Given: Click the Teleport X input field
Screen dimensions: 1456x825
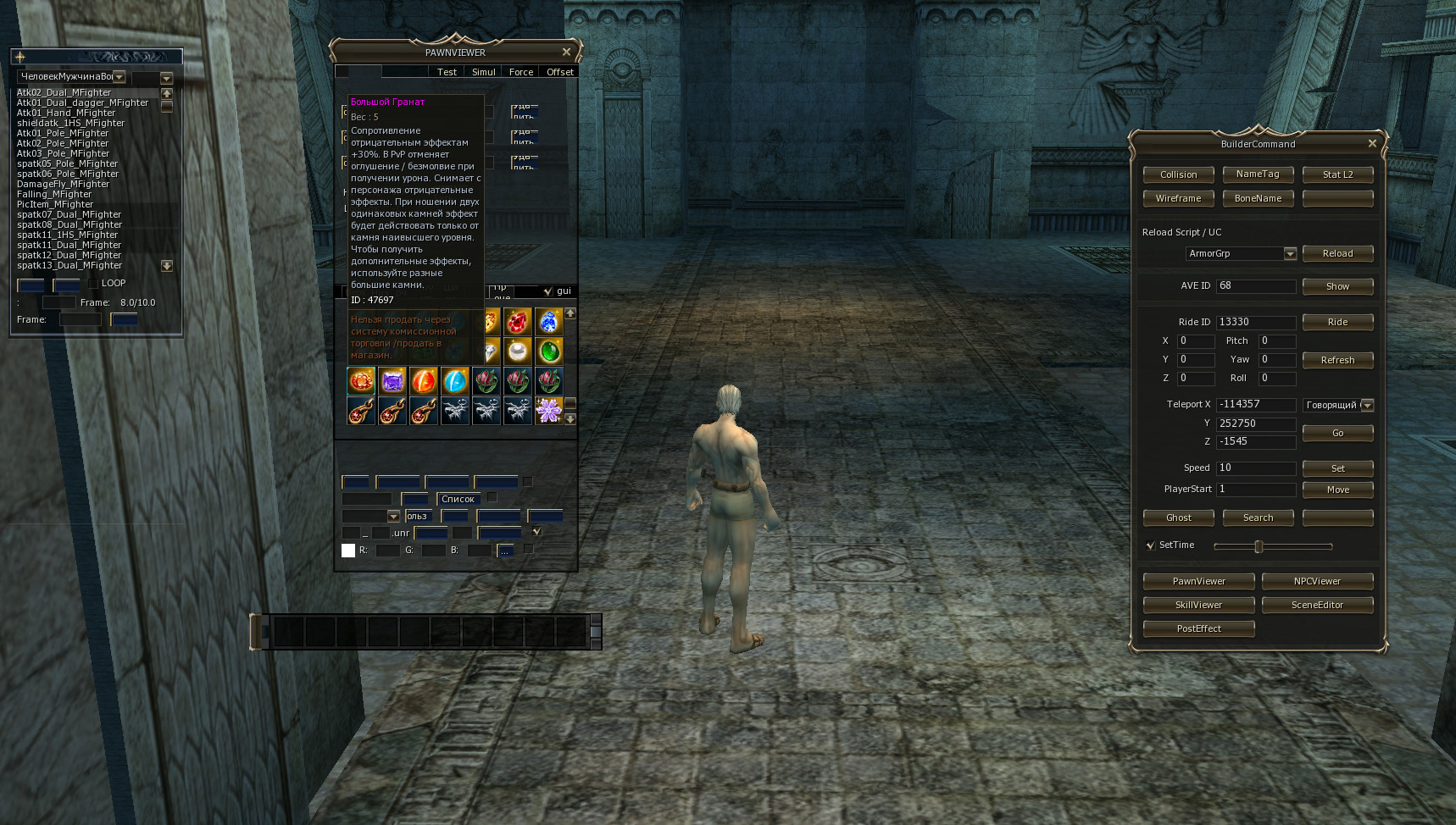Looking at the screenshot, I should pos(1256,405).
